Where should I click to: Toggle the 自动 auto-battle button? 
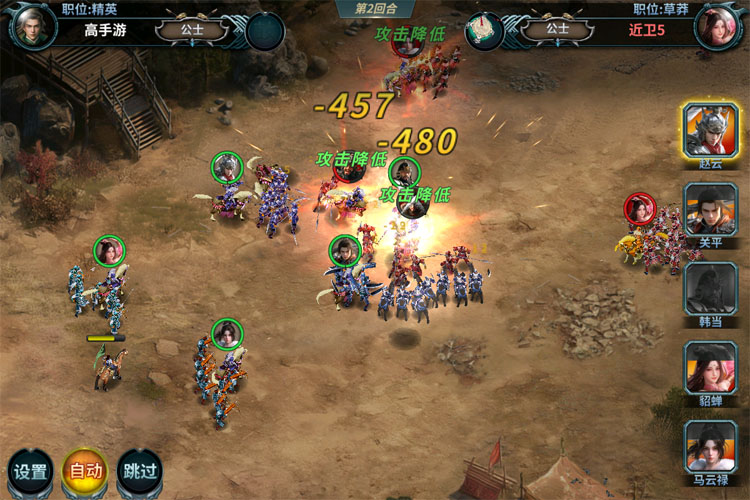click(x=85, y=472)
